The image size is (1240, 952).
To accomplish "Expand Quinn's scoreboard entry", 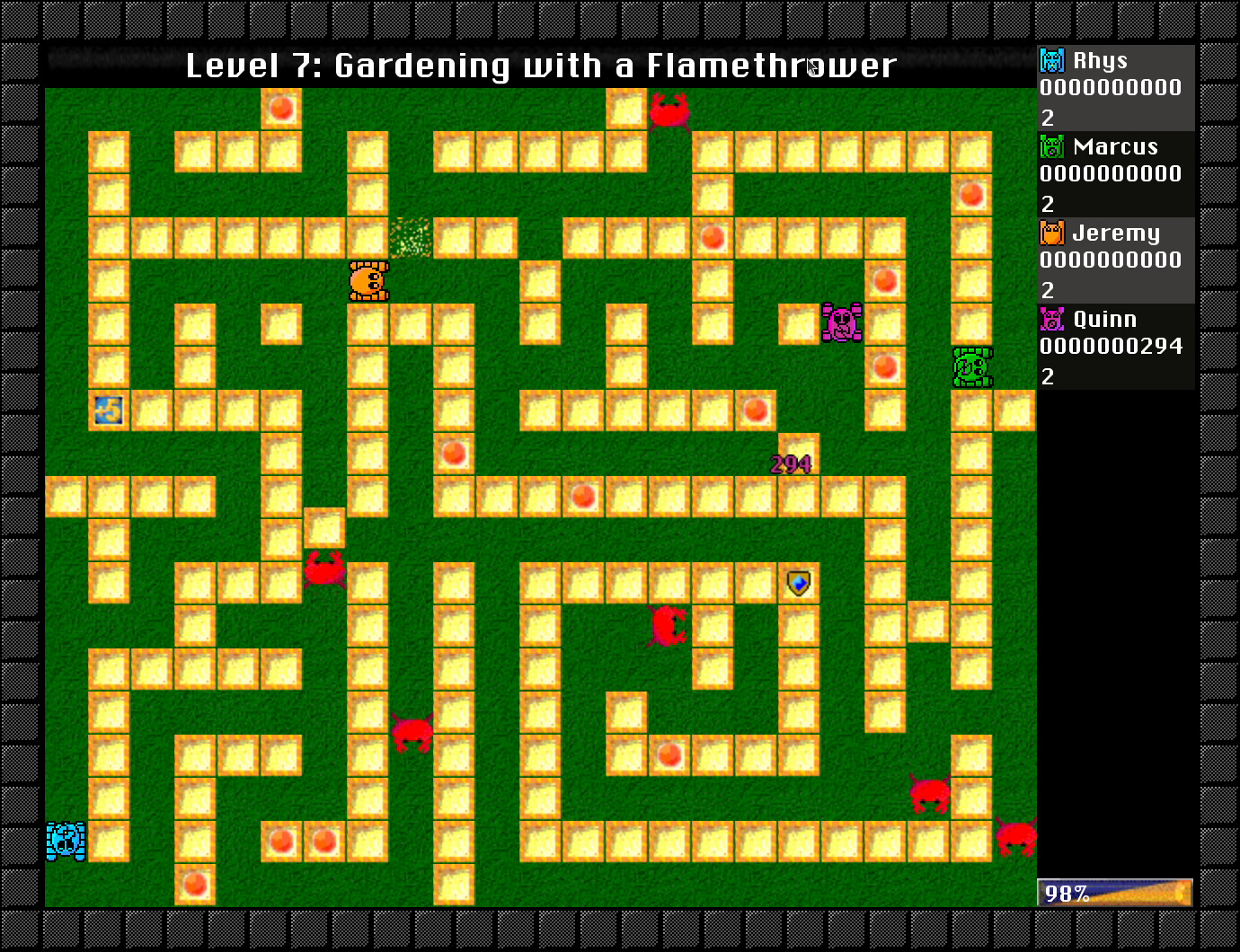I will tap(1114, 348).
